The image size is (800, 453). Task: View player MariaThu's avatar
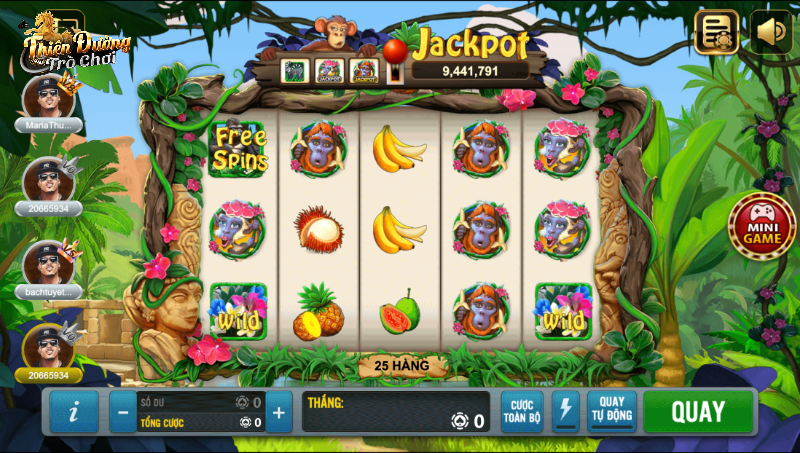48,96
